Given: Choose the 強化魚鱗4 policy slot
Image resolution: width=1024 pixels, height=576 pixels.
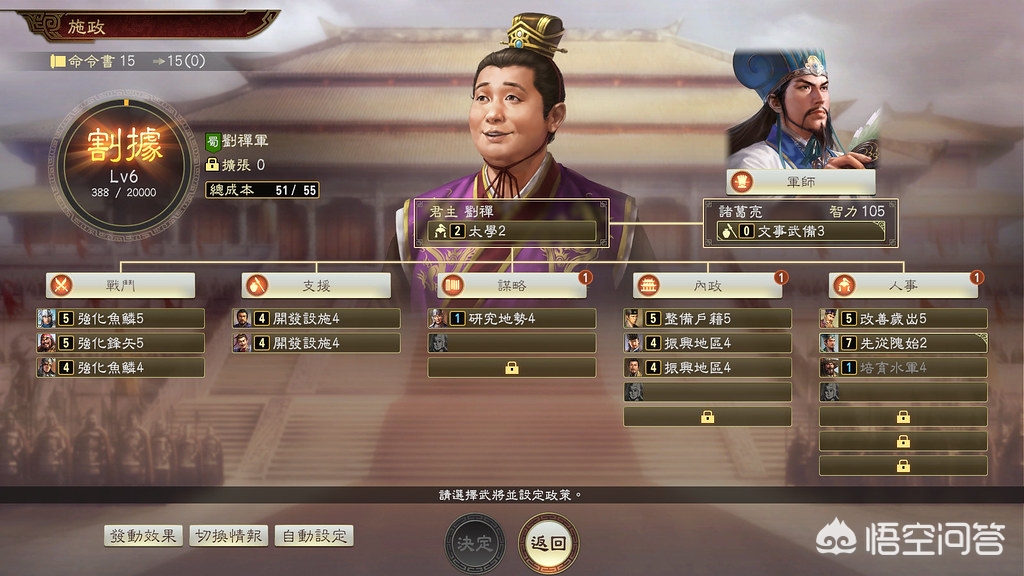Looking at the screenshot, I should pyautogui.click(x=121, y=367).
